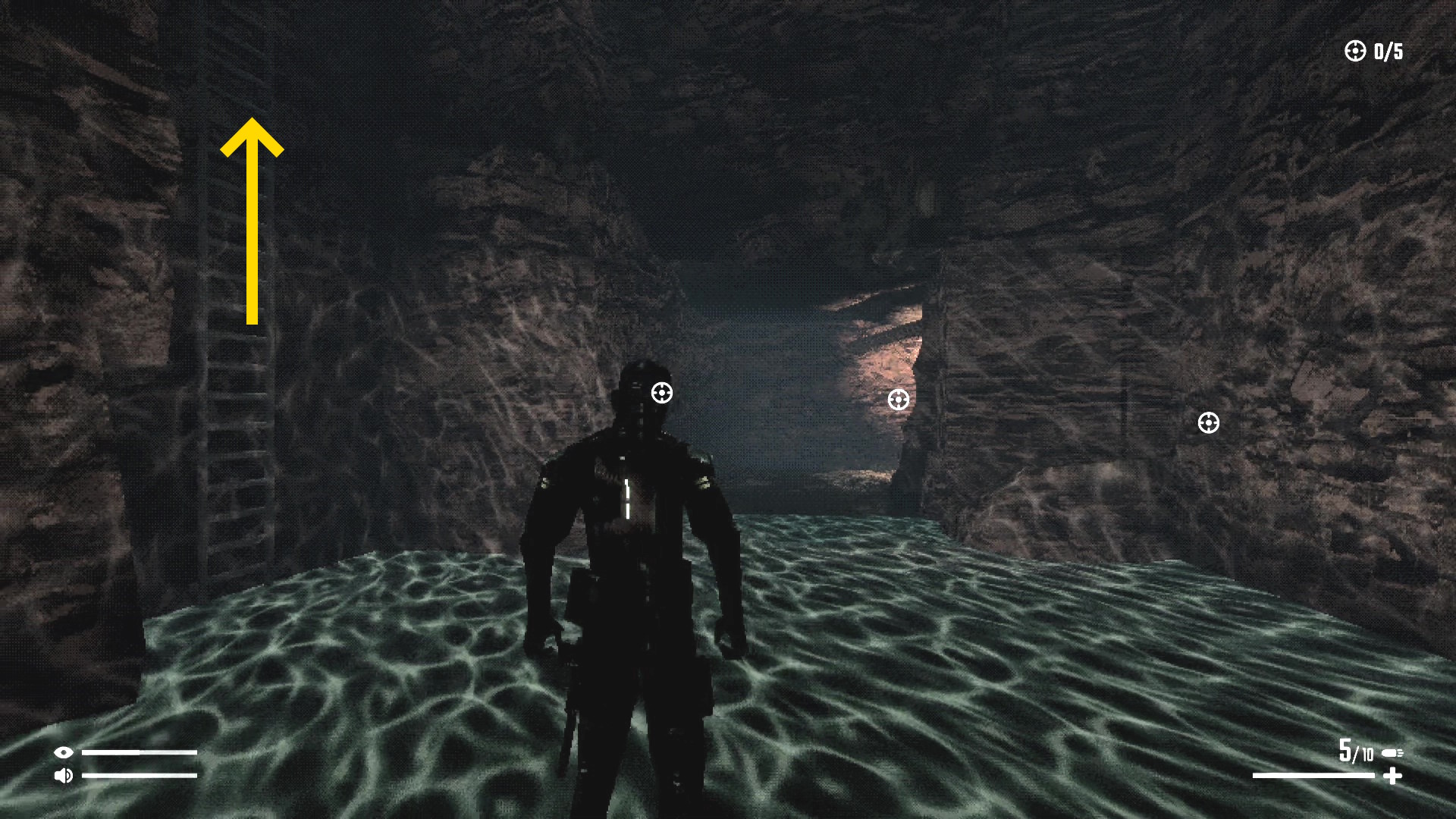Select the target marker at the lit cave opening
The width and height of the screenshot is (1456, 819).
pos(899,400)
